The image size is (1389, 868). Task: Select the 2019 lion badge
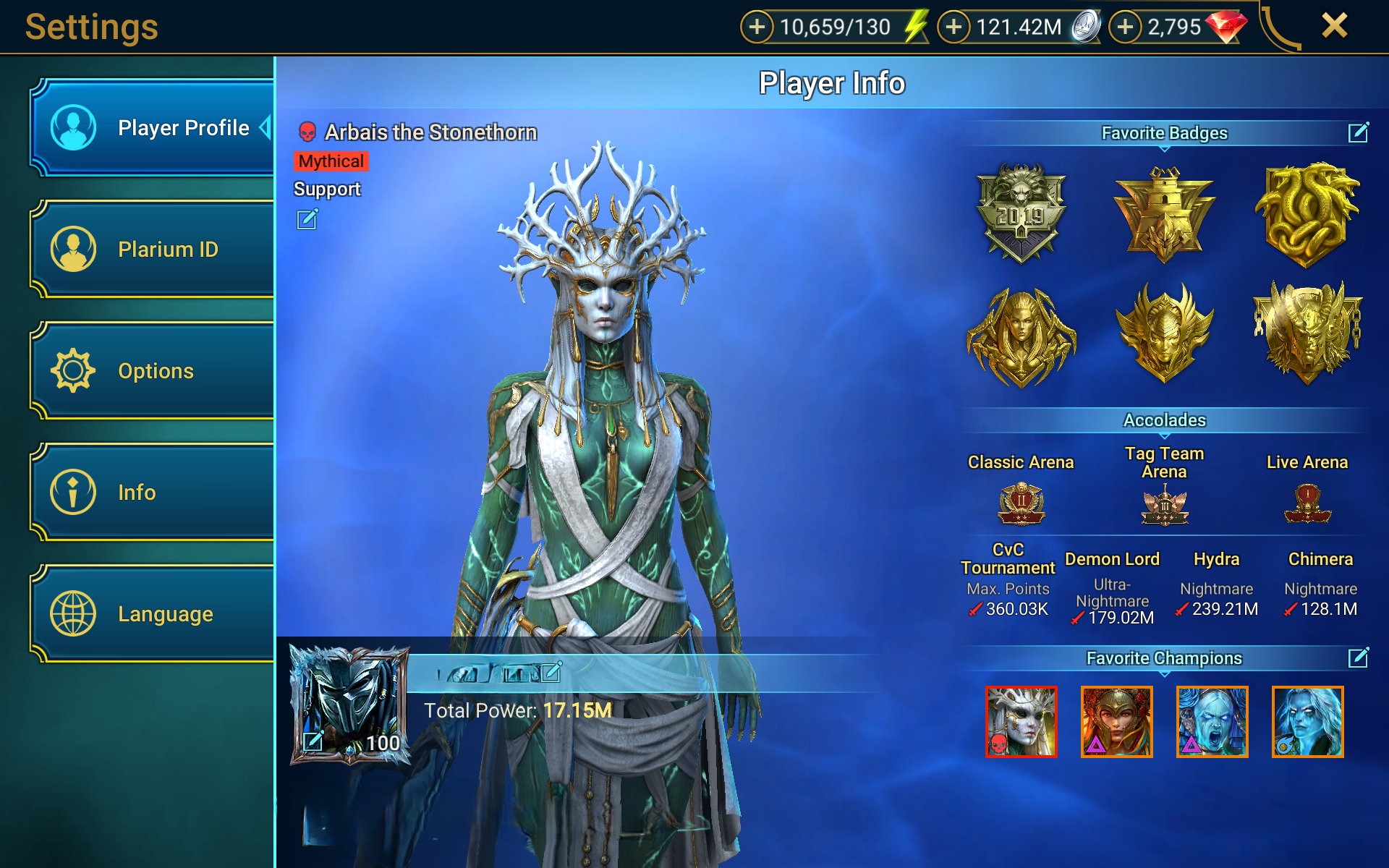pos(1021,213)
